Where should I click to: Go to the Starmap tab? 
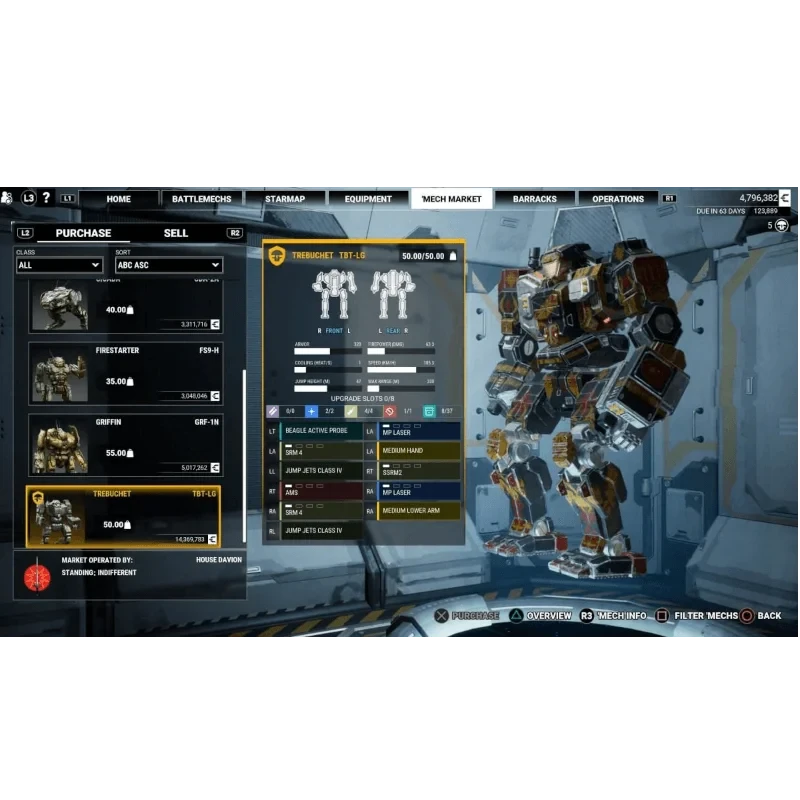tap(285, 199)
